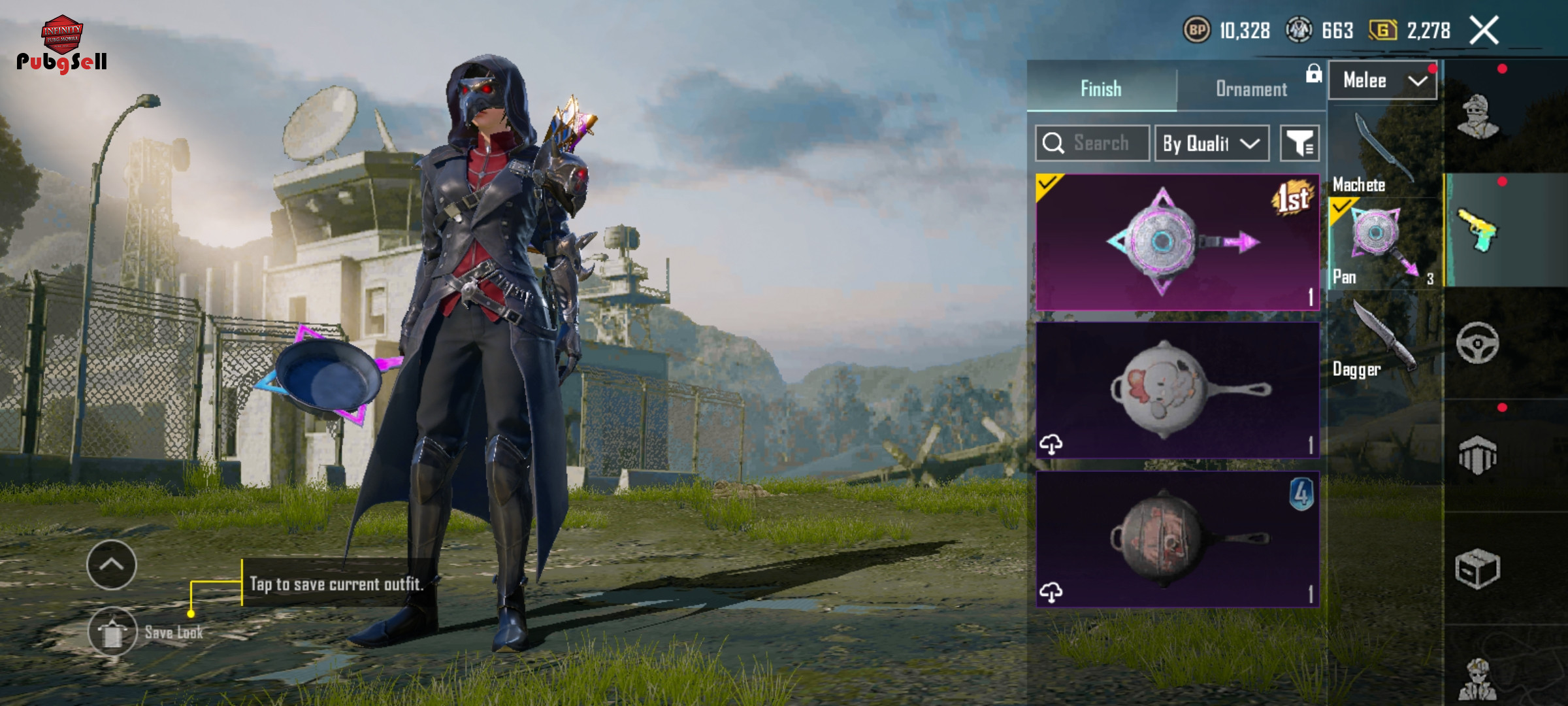
Task: Select the dark red pan finish
Action: 1177,539
